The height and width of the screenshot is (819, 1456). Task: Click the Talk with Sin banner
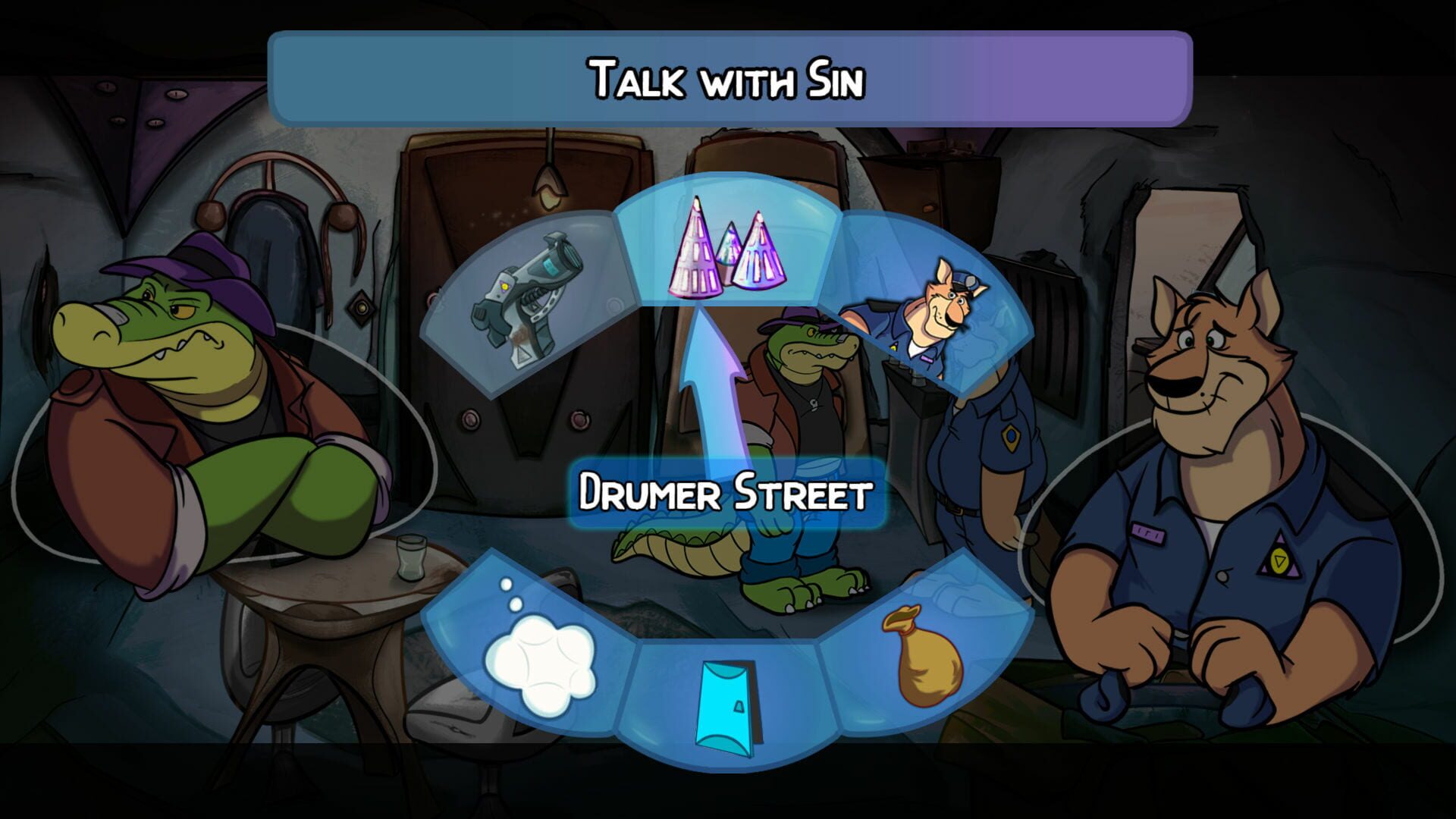click(x=728, y=80)
